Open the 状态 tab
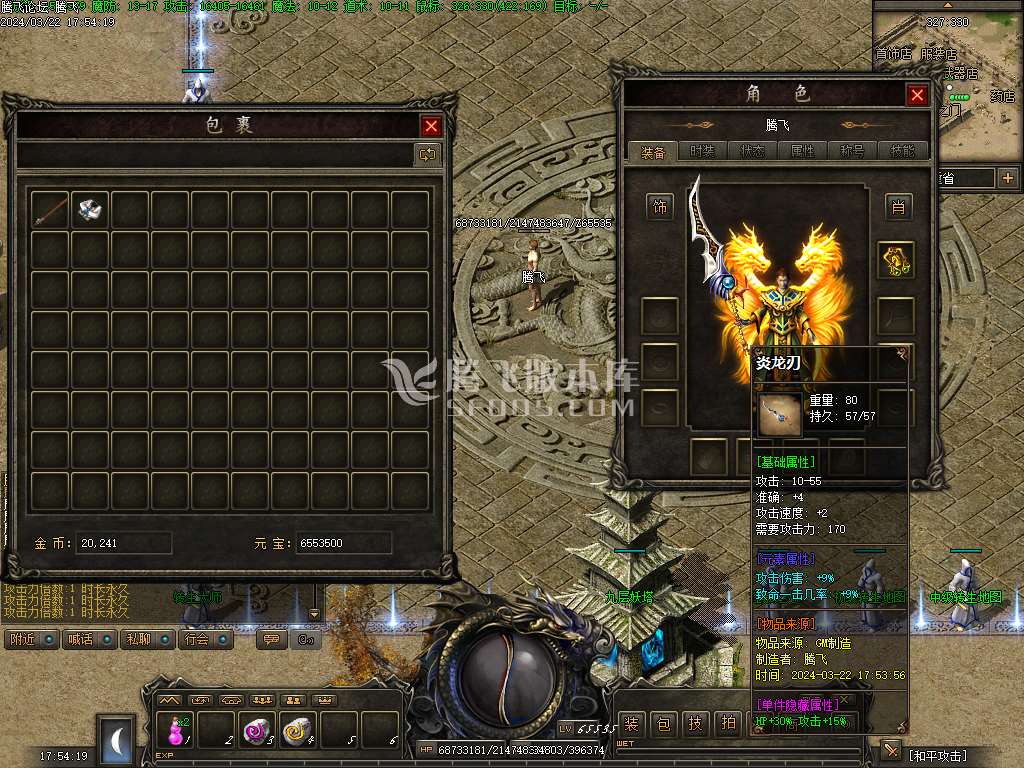The width and height of the screenshot is (1024, 768). [752, 151]
